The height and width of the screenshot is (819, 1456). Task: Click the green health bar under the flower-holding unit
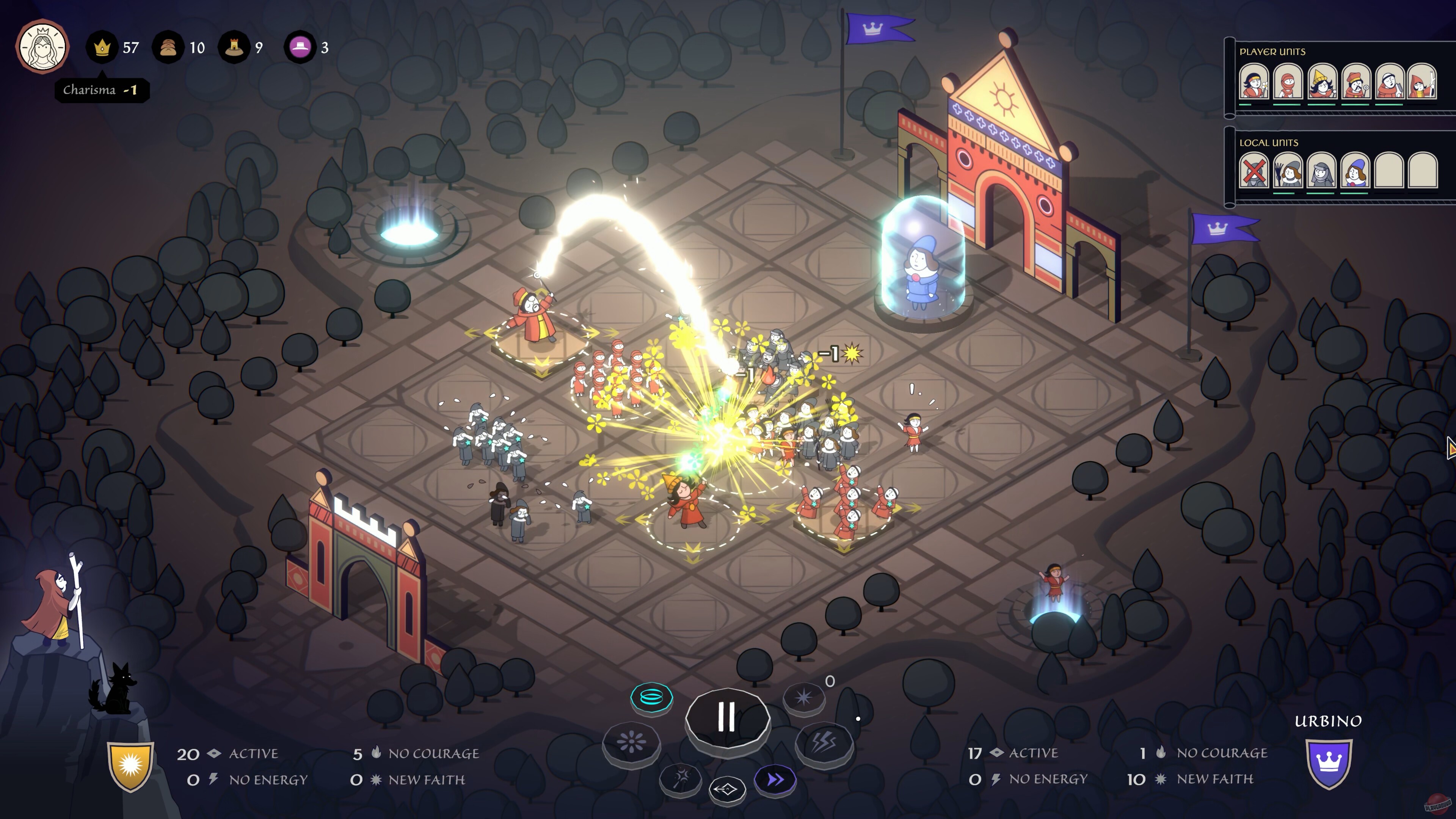[1245, 105]
